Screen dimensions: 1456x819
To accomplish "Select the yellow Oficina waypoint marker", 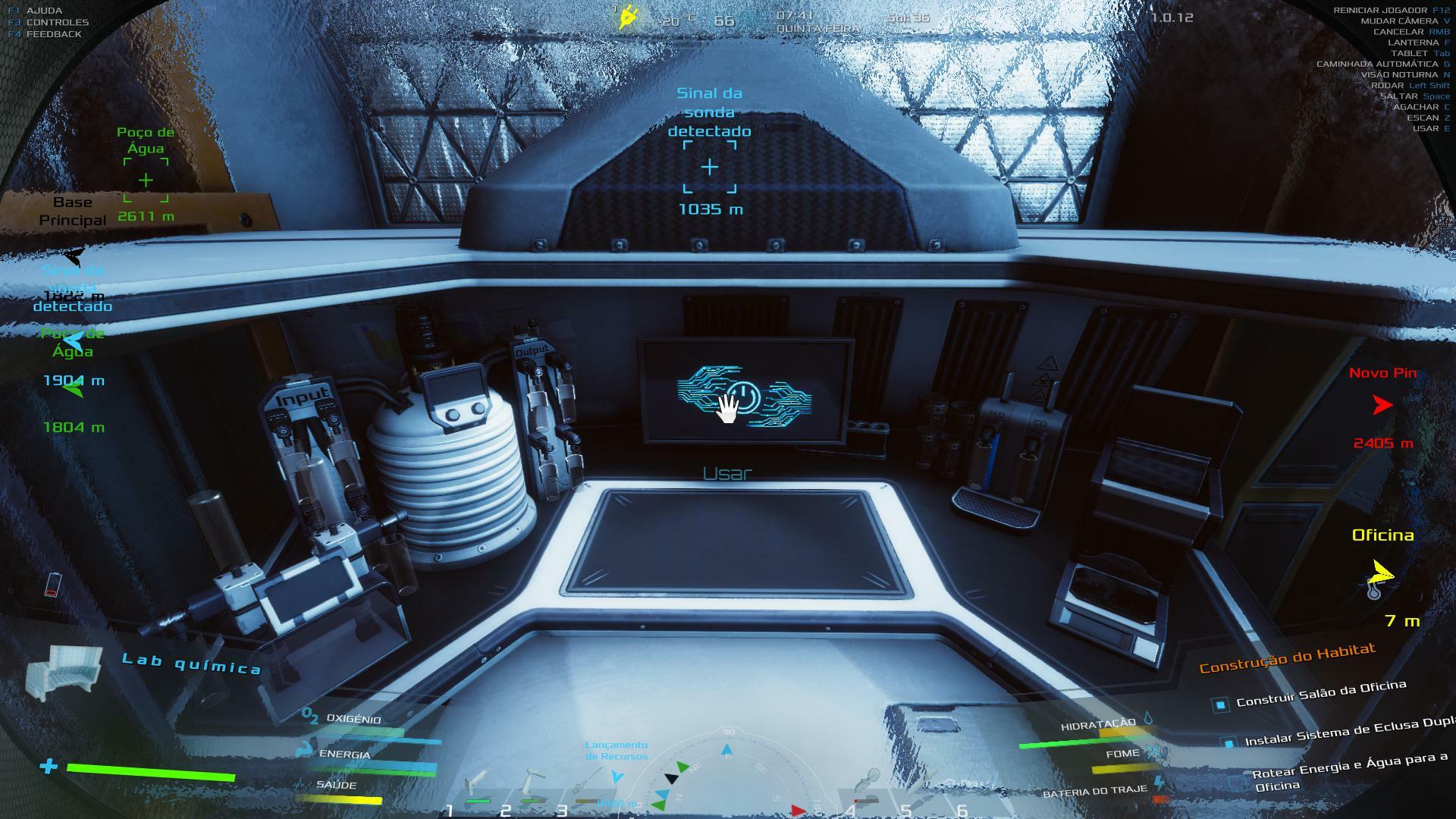I will pos(1381,573).
